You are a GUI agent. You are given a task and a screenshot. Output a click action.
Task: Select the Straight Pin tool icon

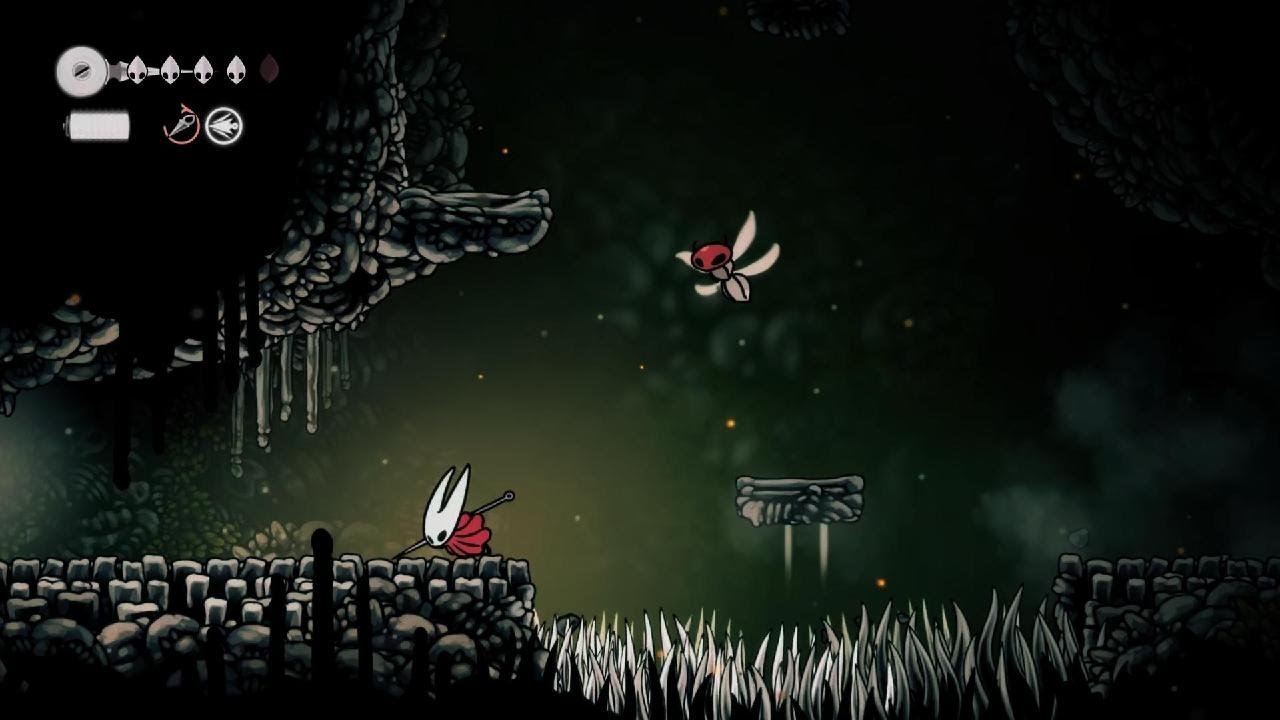(226, 124)
